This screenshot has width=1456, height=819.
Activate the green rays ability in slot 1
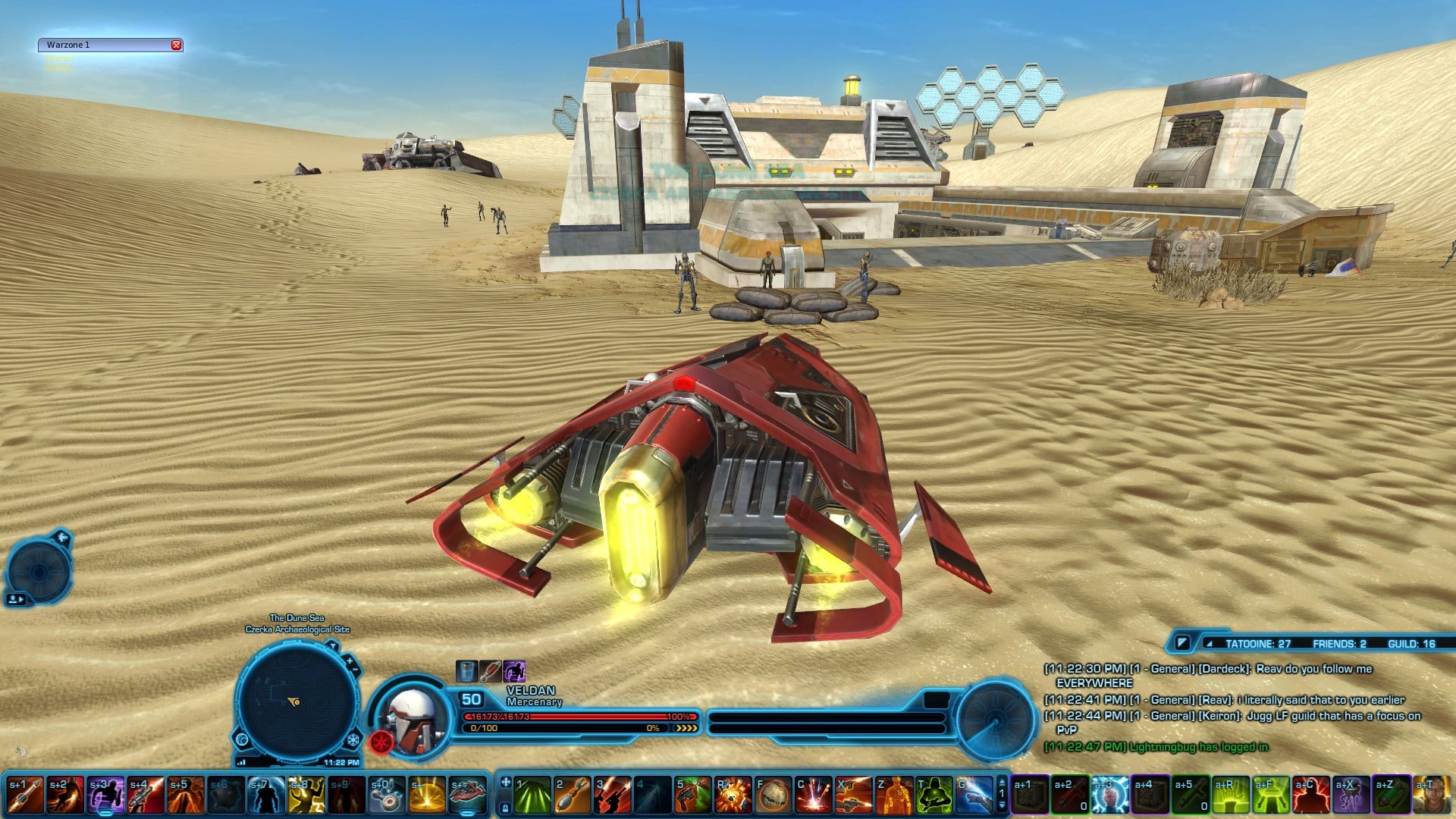click(x=532, y=795)
